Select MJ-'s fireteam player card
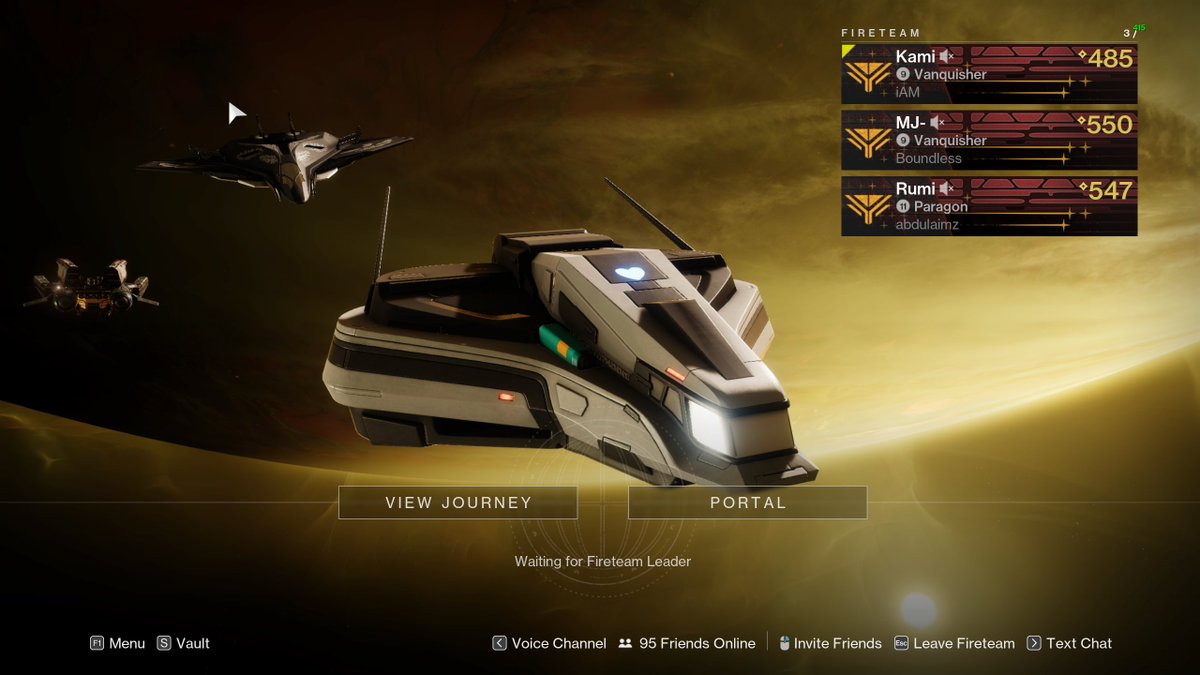The width and height of the screenshot is (1200, 675). pyautogui.click(x=988, y=140)
